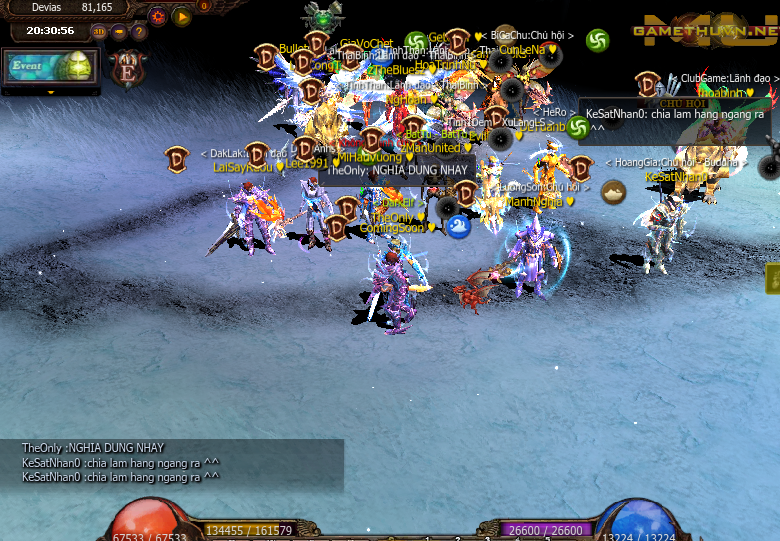Open the question mark help button
This screenshot has height=541, width=780.
click(140, 31)
